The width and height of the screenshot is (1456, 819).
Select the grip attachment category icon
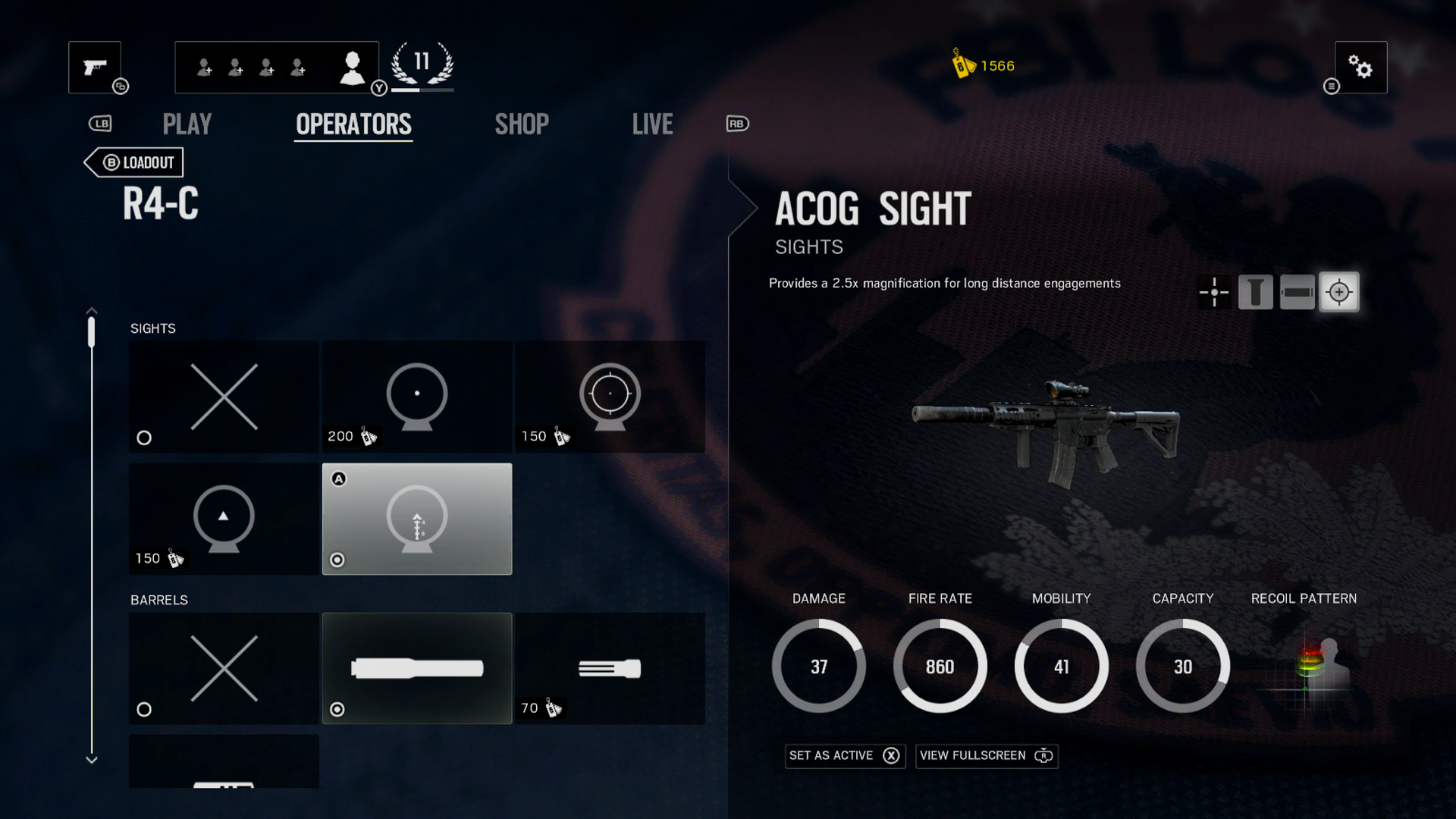(x=1255, y=292)
